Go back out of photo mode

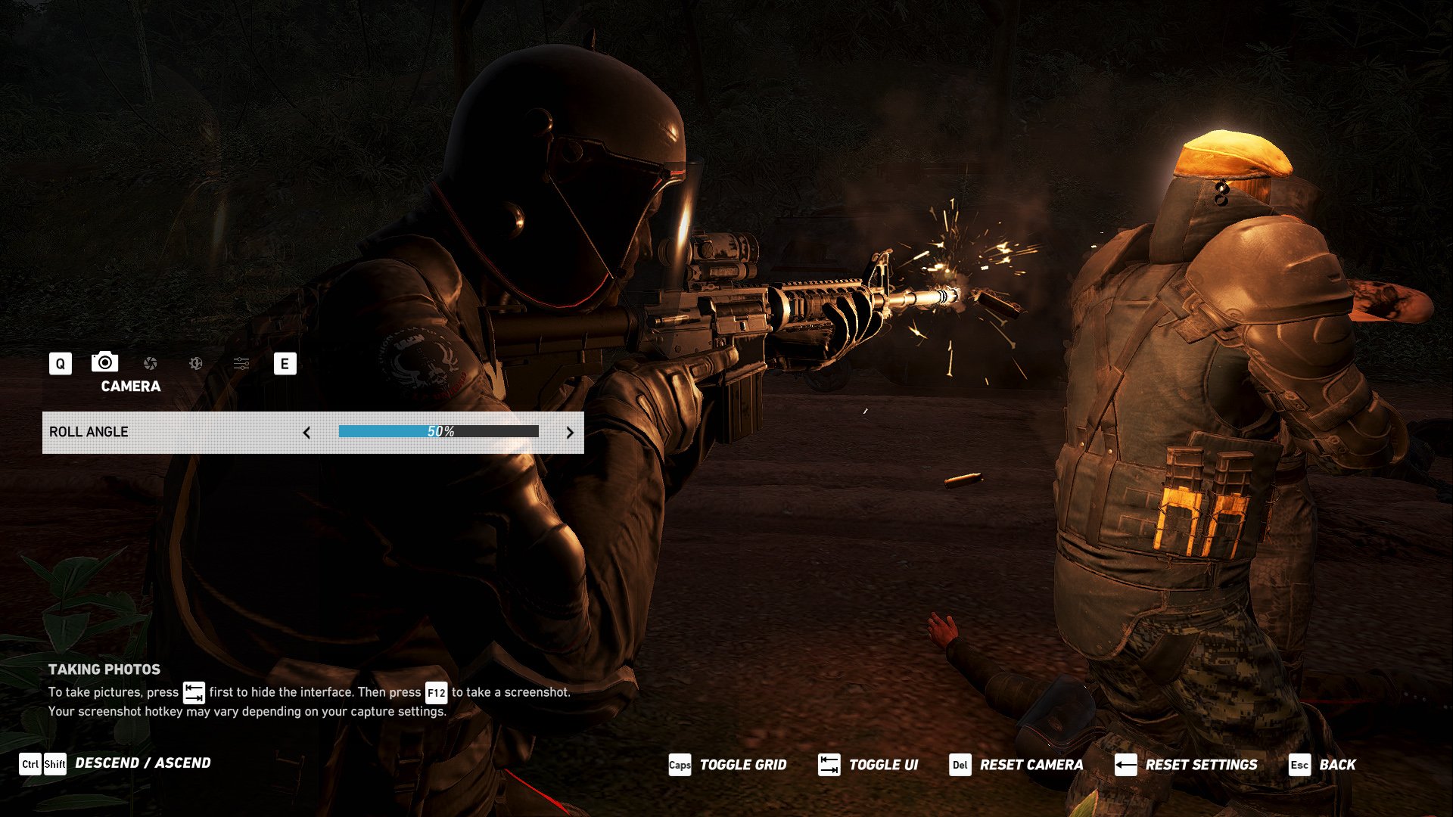click(x=1323, y=766)
